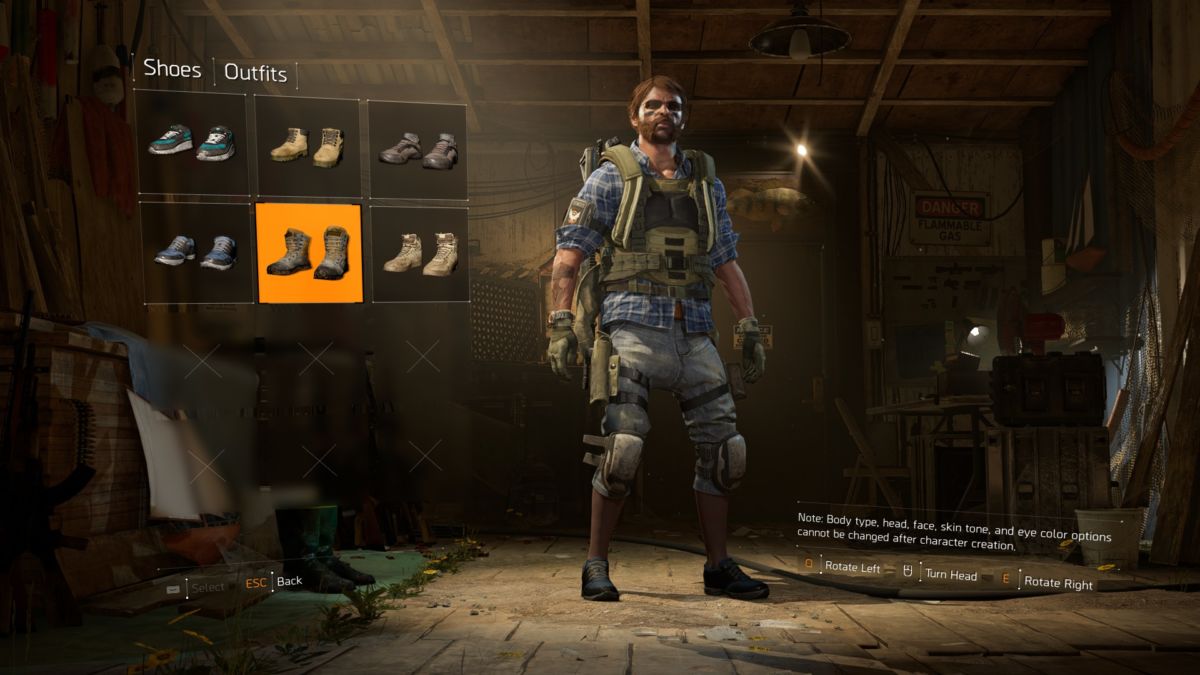
Task: Open the Shoes tab
Action: pyautogui.click(x=172, y=69)
